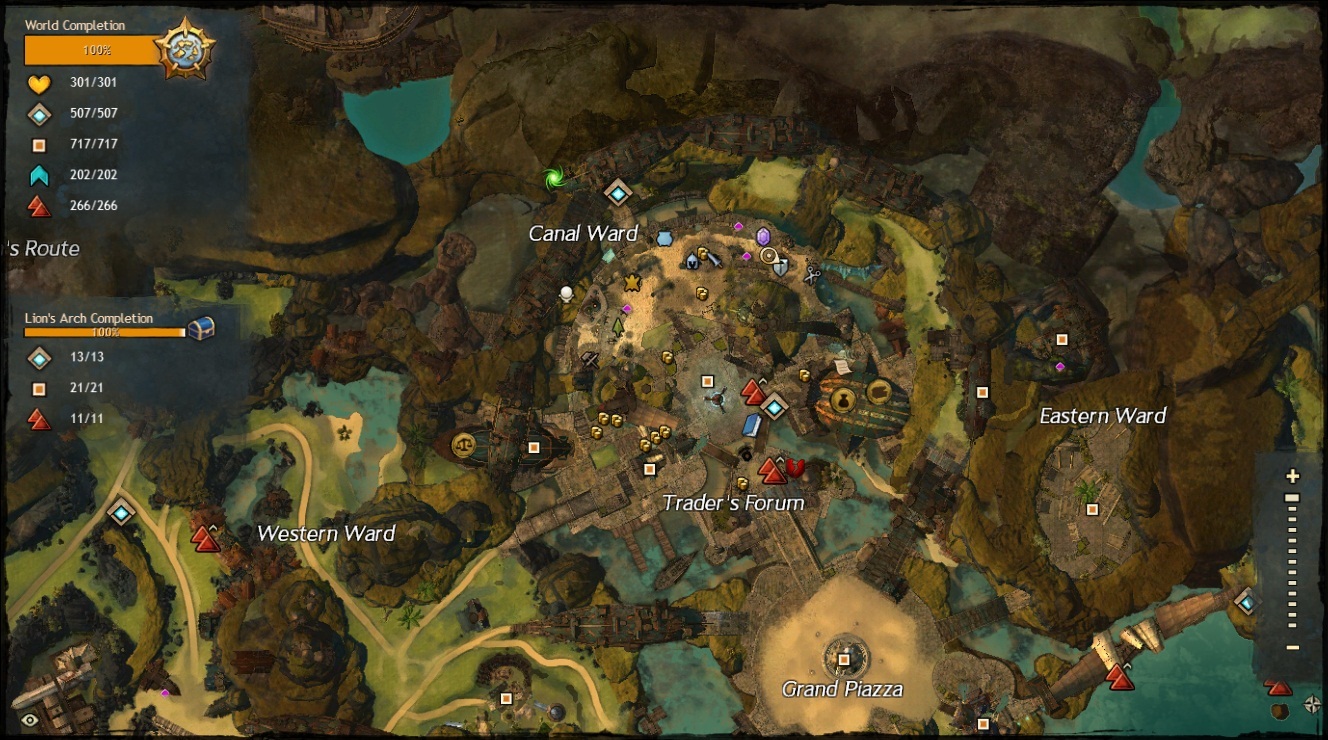Toggle the eye icon map legend

tap(30, 719)
